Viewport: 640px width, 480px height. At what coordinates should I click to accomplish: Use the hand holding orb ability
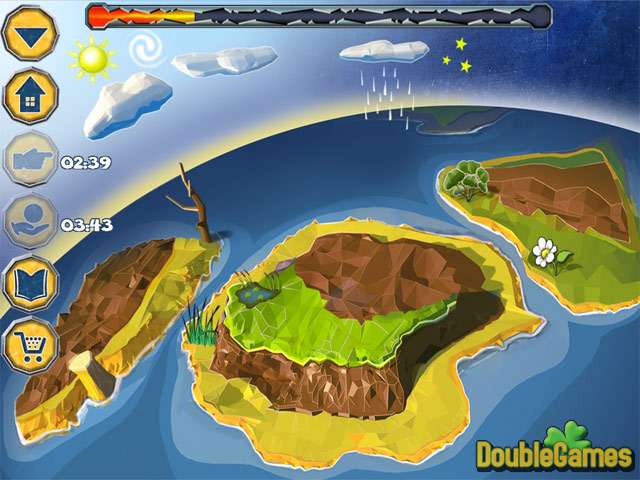30,222
